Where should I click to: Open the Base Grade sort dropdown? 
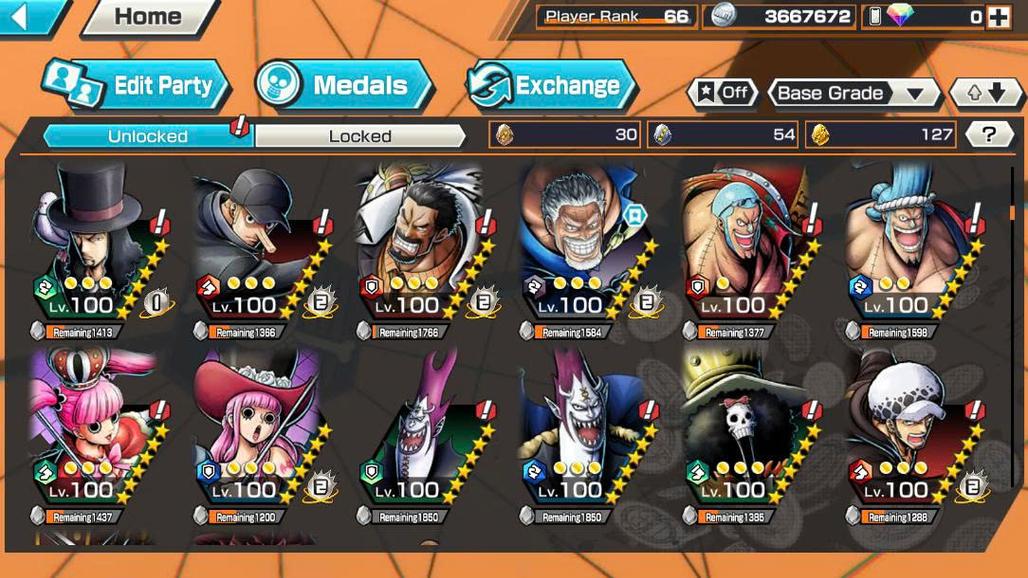point(853,93)
